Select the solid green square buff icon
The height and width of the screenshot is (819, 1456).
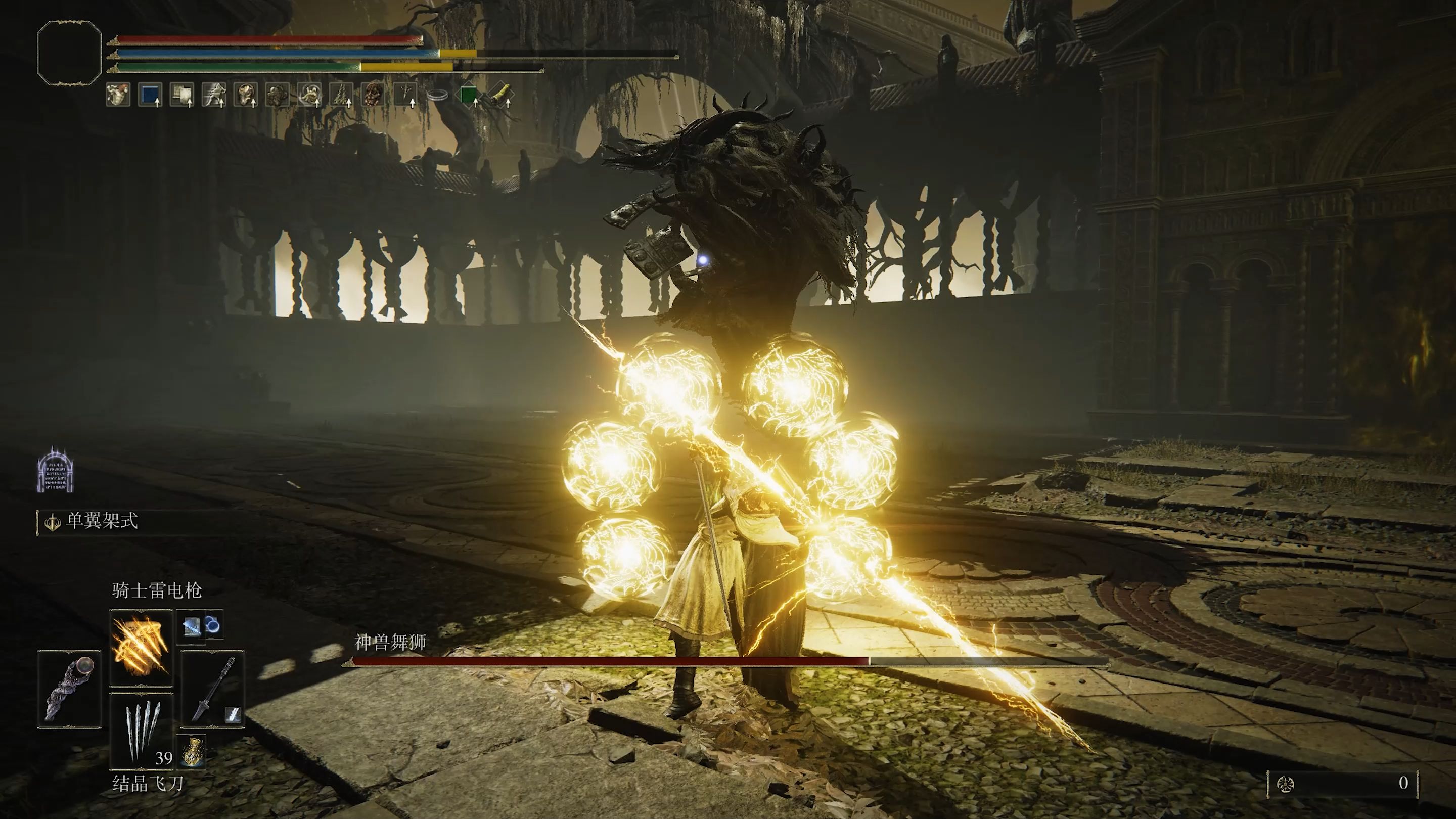(468, 95)
